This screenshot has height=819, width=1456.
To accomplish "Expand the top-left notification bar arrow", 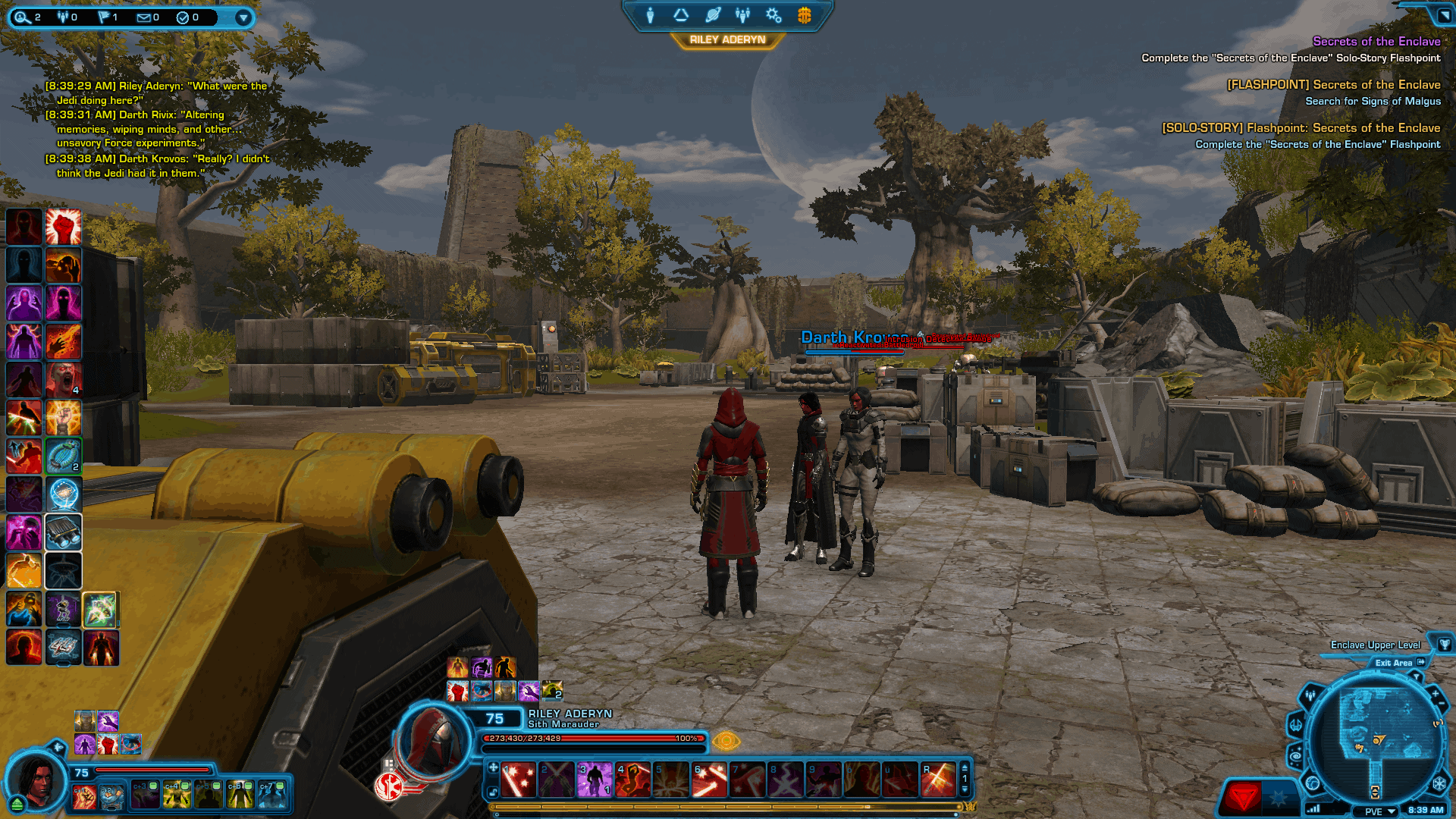I will click(243, 17).
